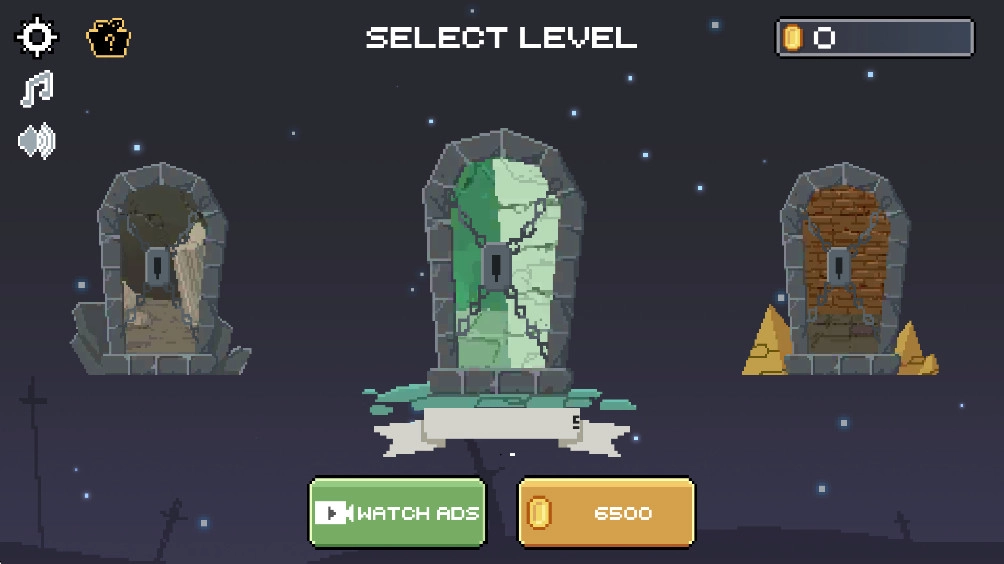Toggle the music note button
The image size is (1004, 564).
tap(37, 90)
